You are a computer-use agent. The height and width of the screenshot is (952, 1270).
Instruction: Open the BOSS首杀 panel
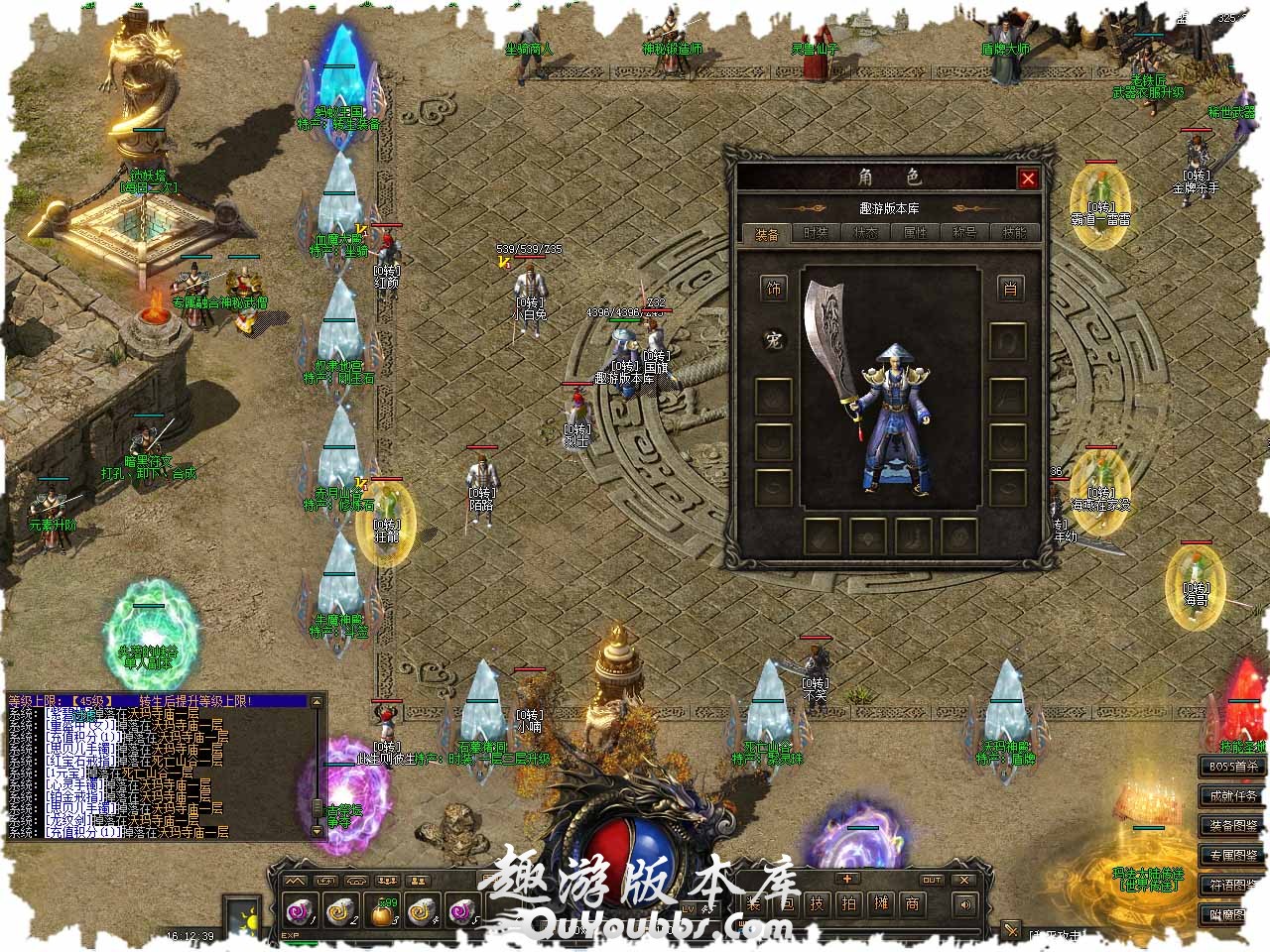[x=1232, y=767]
